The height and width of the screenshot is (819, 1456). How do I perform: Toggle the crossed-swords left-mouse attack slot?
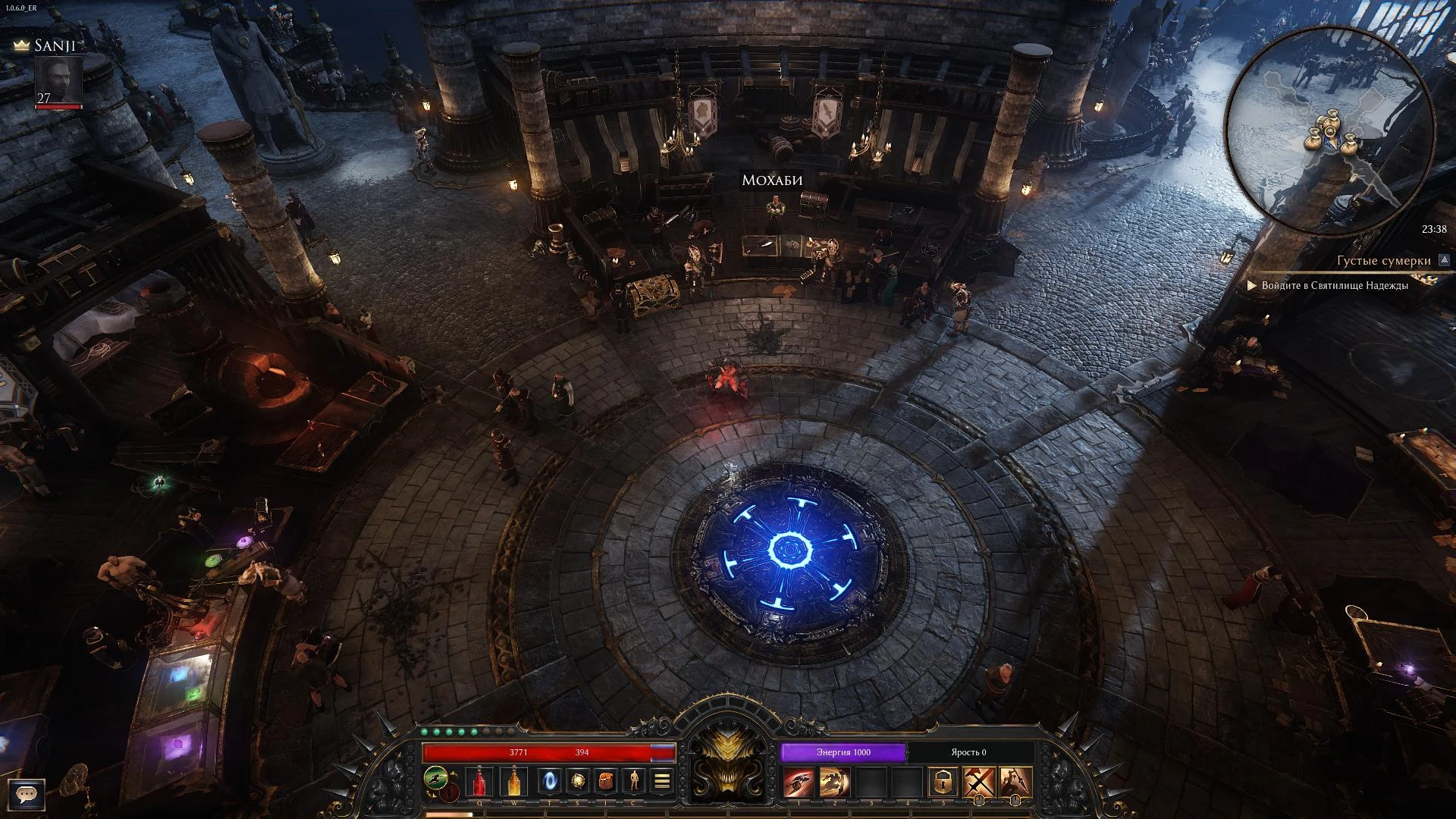[980, 780]
